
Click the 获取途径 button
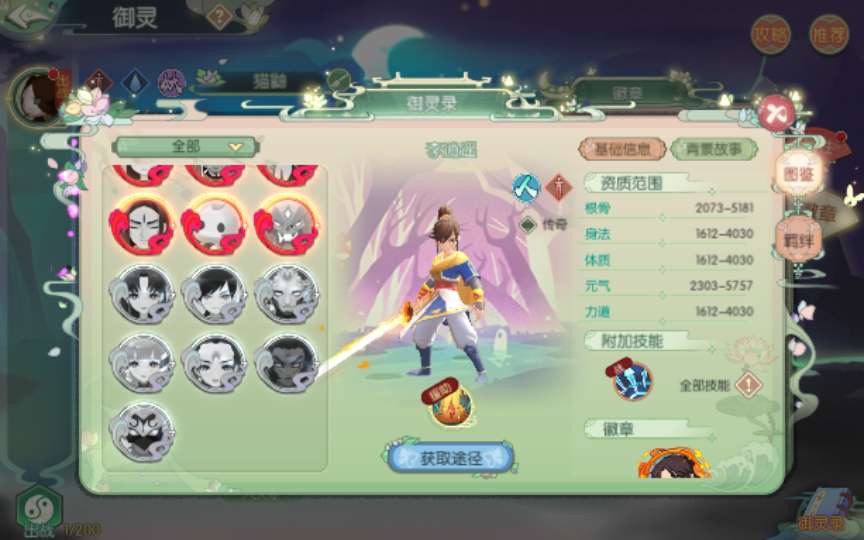tap(450, 458)
